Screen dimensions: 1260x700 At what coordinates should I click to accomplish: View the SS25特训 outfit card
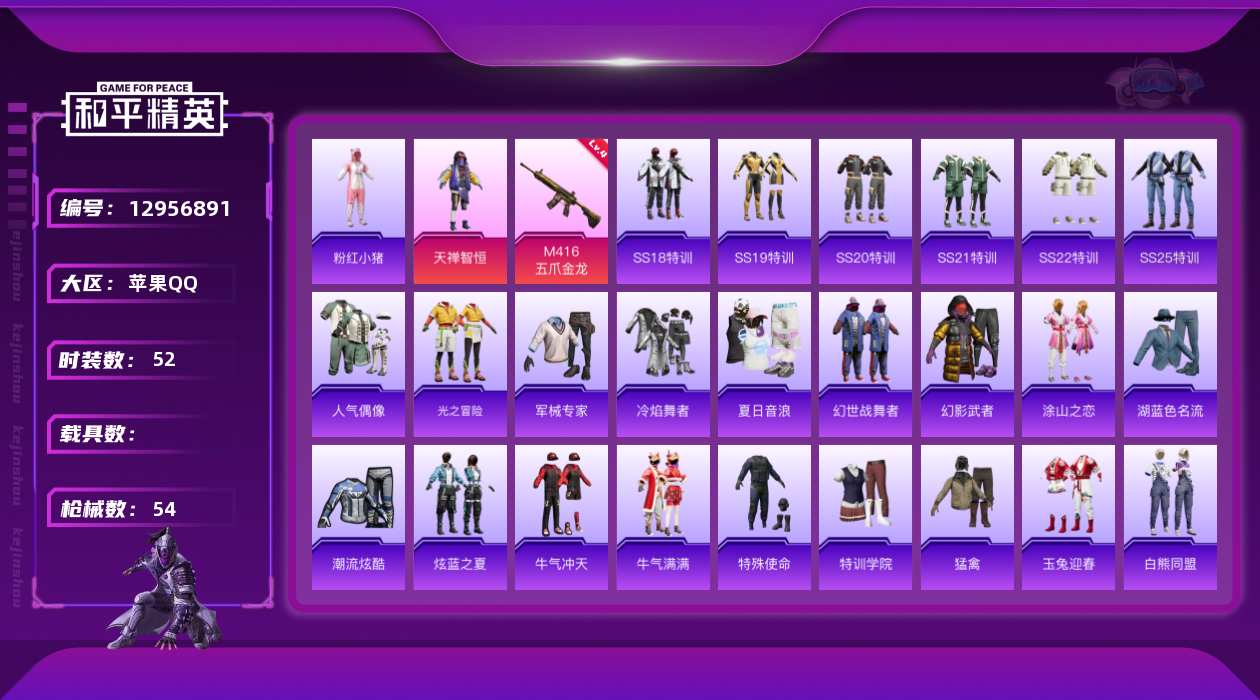(x=1170, y=210)
